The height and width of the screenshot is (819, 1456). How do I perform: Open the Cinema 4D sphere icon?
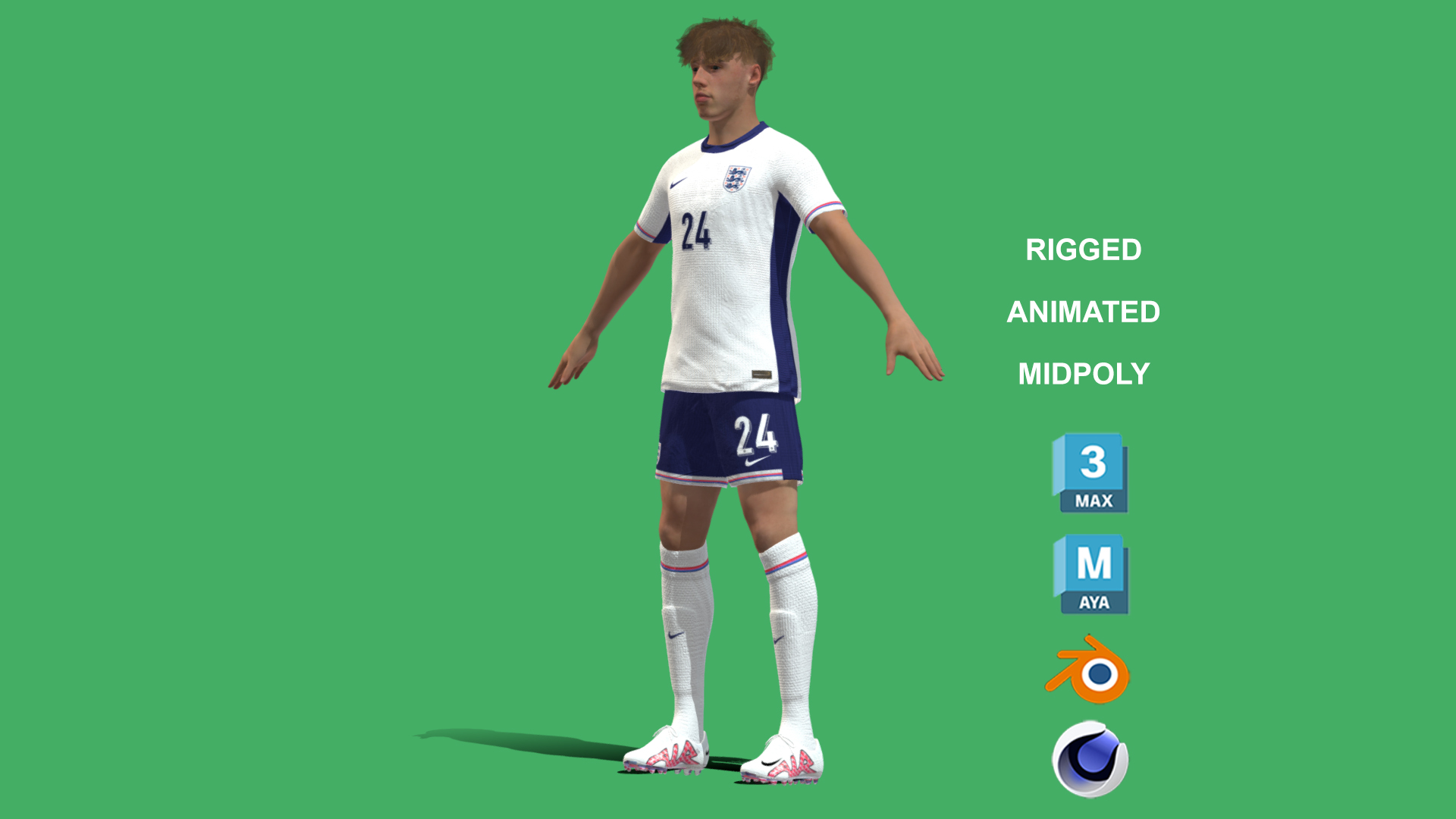point(1090,758)
